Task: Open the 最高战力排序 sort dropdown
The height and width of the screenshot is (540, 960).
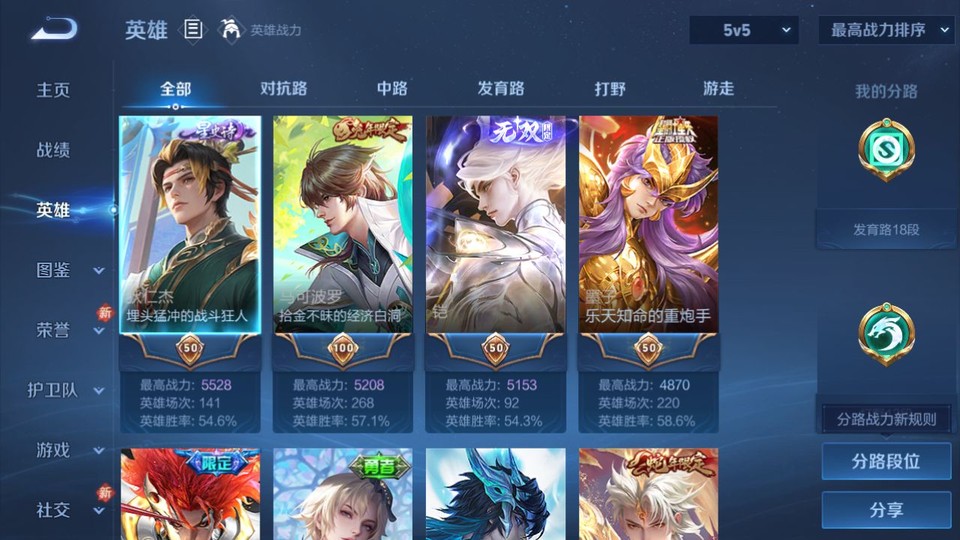Action: [x=886, y=30]
